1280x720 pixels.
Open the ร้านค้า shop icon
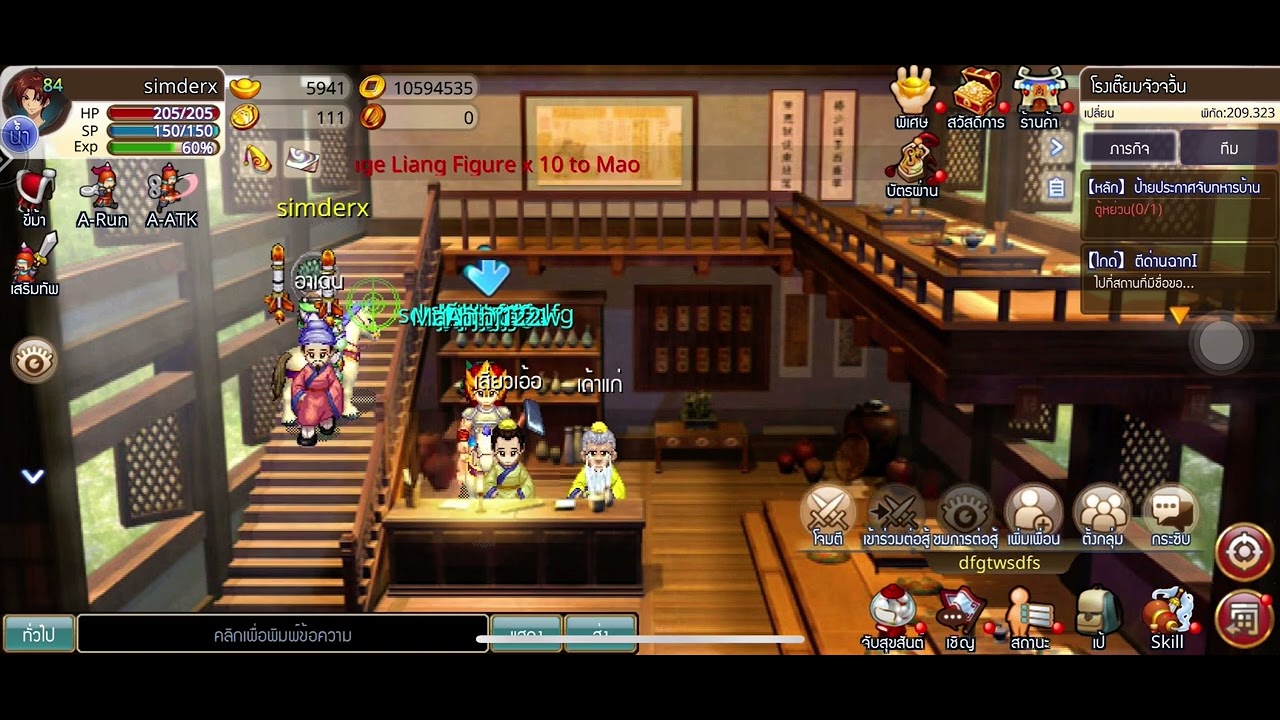pos(1040,95)
